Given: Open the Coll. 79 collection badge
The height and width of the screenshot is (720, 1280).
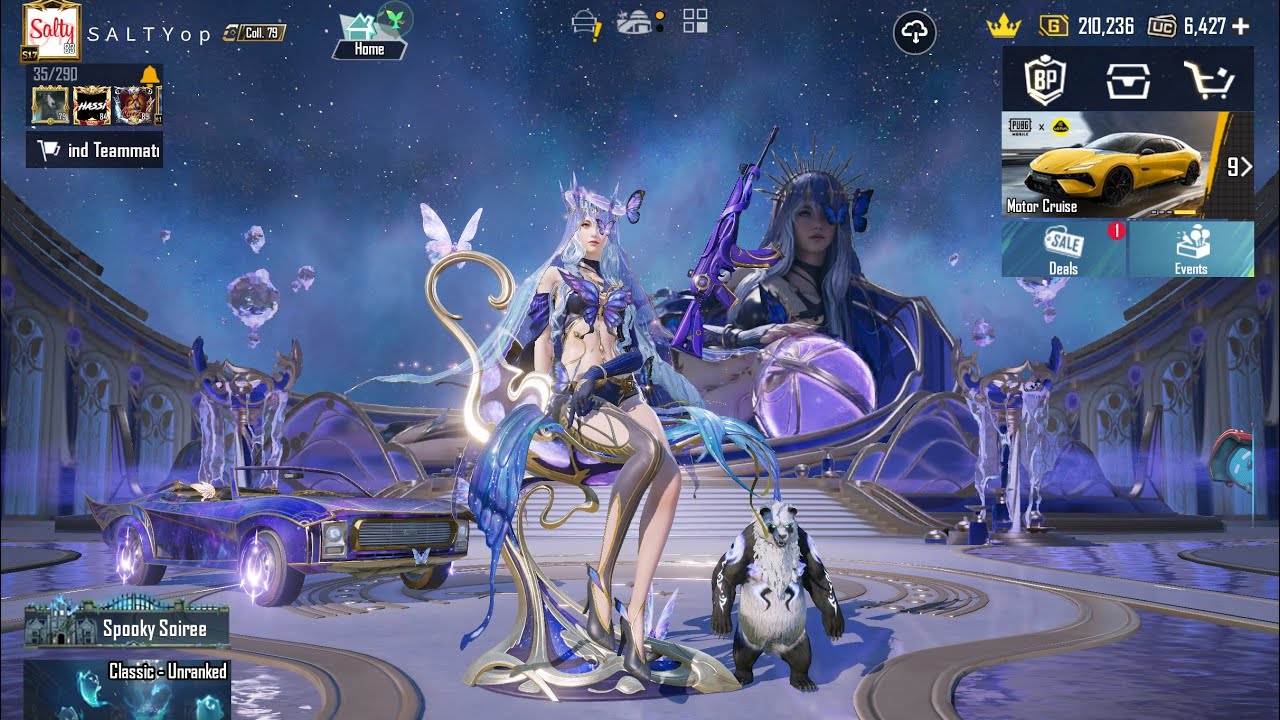Looking at the screenshot, I should (254, 33).
